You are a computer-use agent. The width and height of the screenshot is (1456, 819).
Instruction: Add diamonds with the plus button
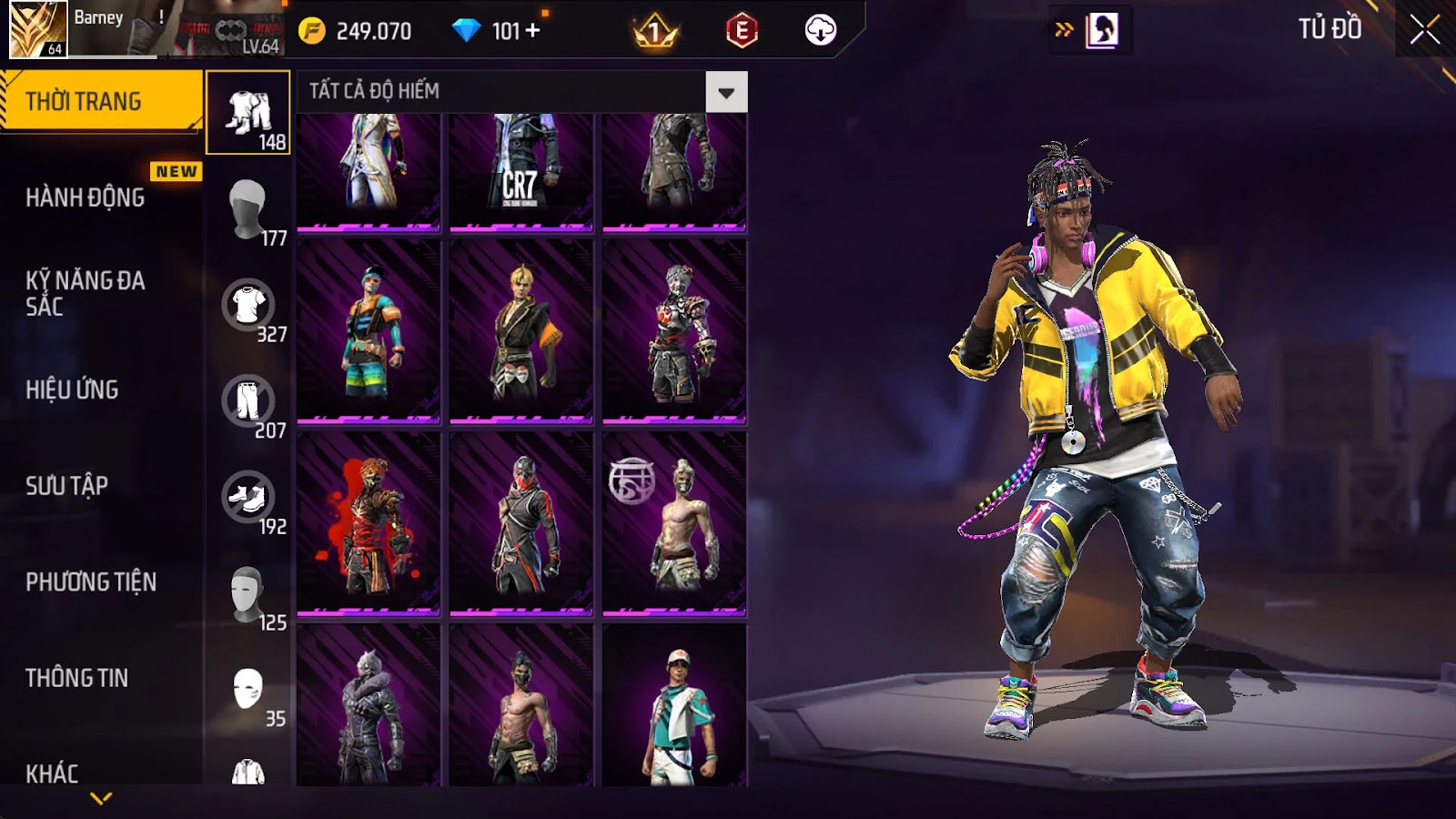[x=533, y=31]
